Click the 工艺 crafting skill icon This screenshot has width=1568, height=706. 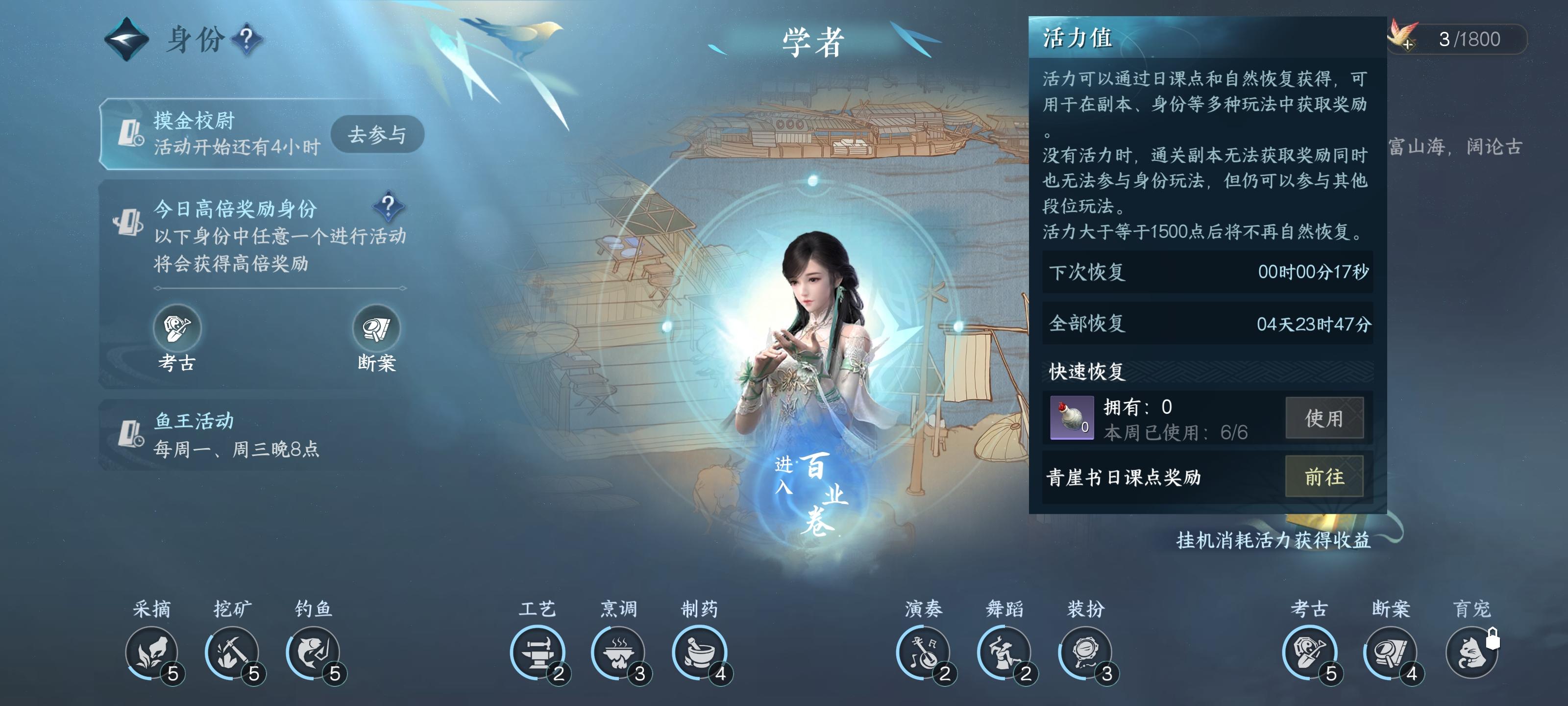pyautogui.click(x=538, y=653)
